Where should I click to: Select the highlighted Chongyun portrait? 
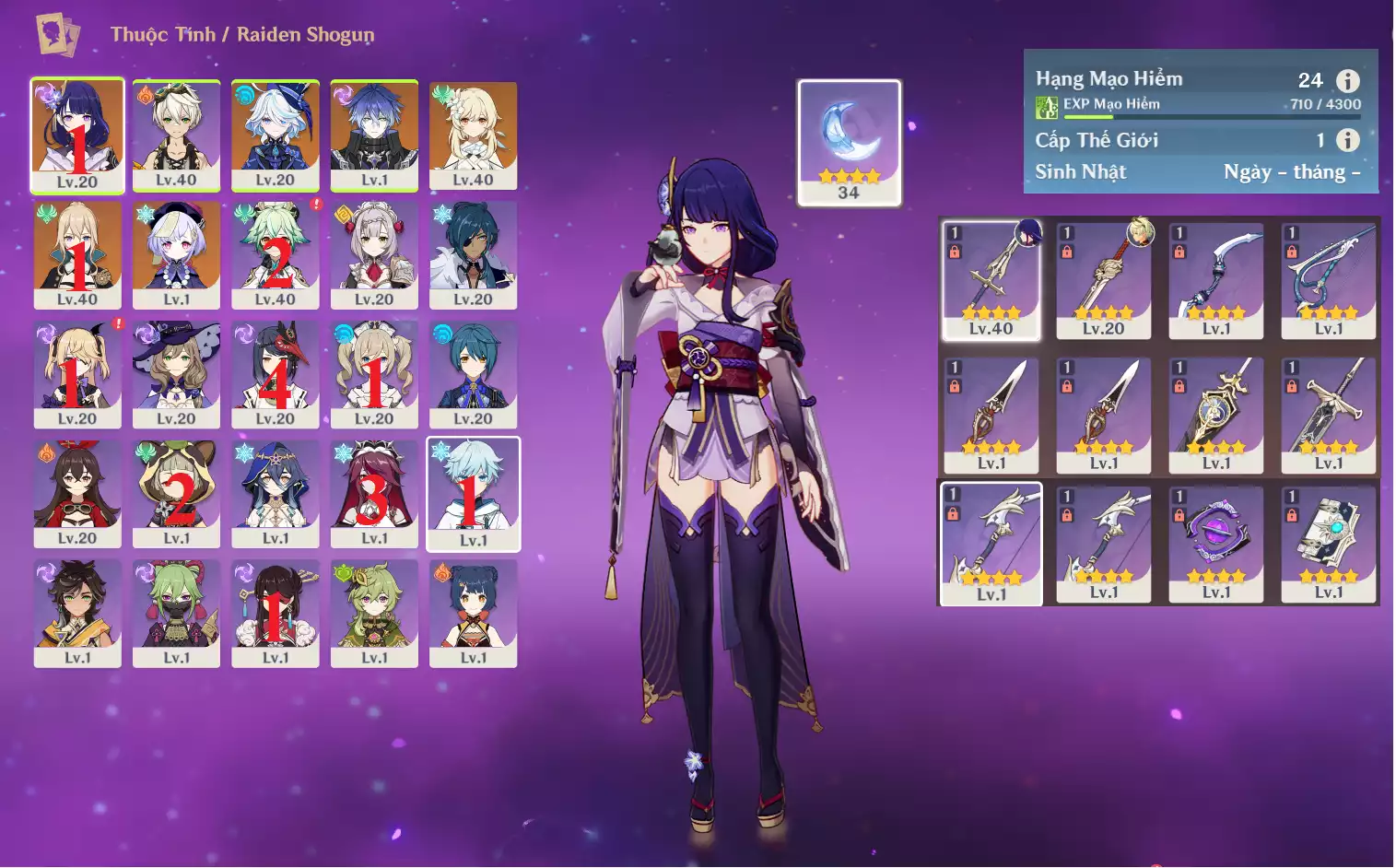[x=473, y=493]
